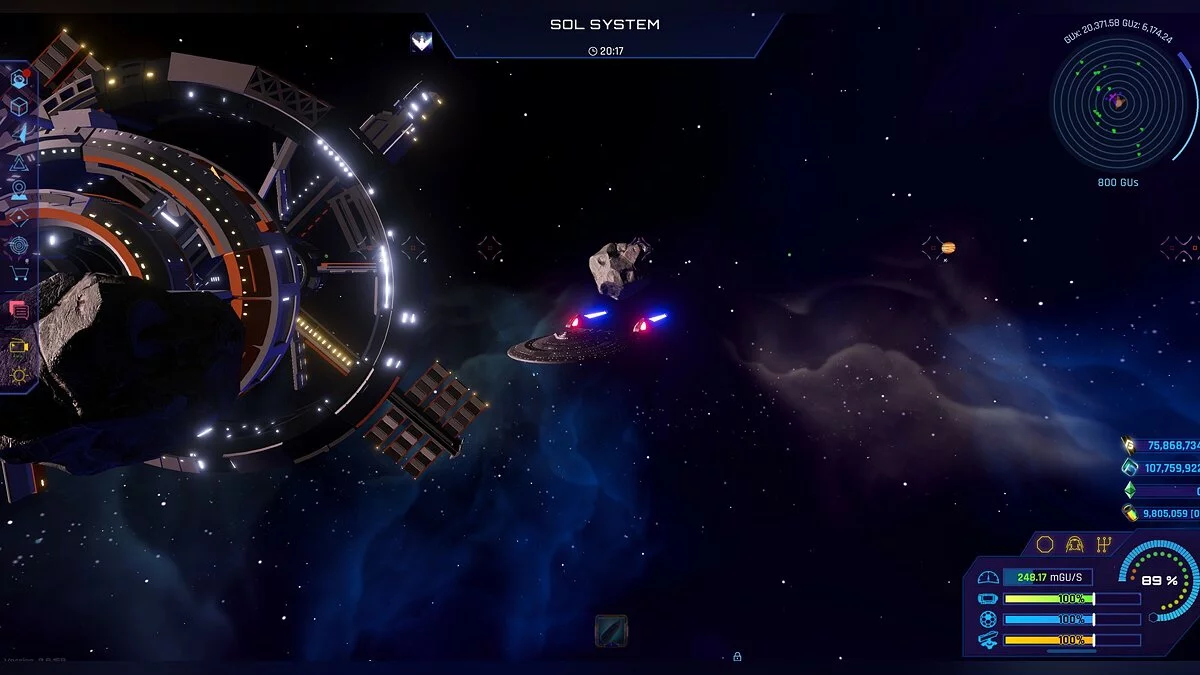
Task: Open the gear shift icon
Action: [x=1104, y=544]
